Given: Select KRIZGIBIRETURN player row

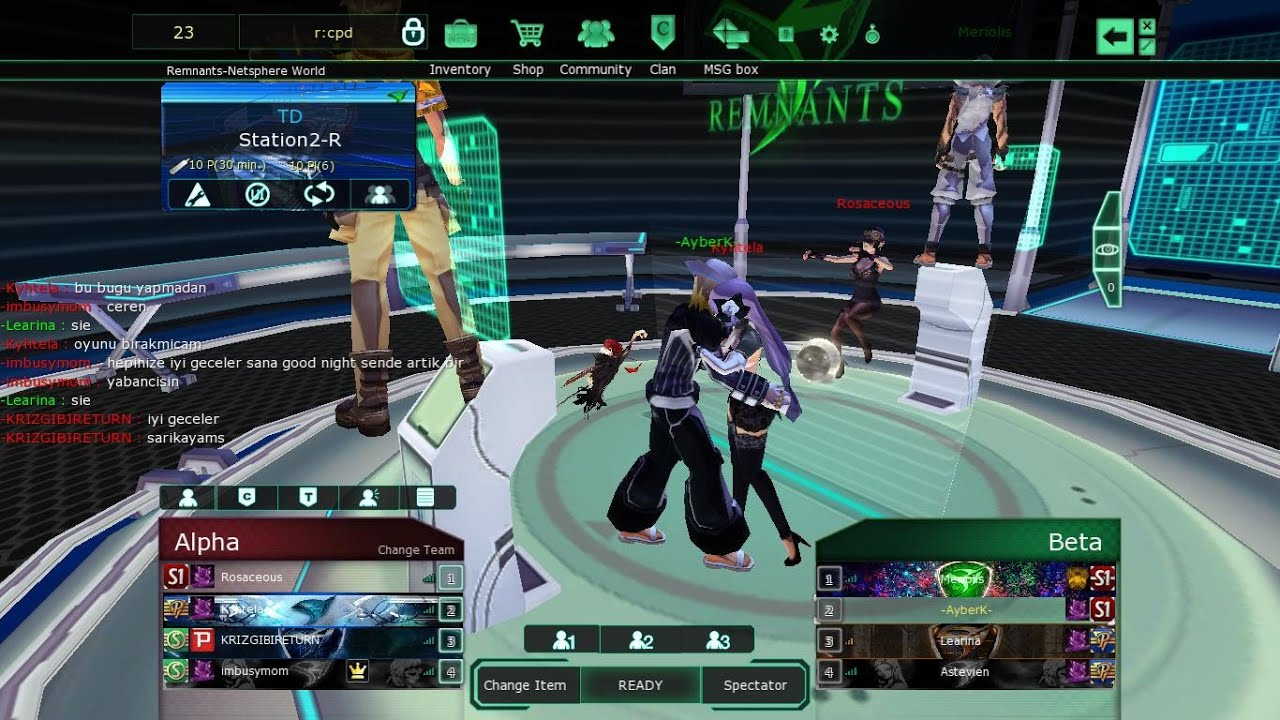Looking at the screenshot, I should click(x=300, y=640).
